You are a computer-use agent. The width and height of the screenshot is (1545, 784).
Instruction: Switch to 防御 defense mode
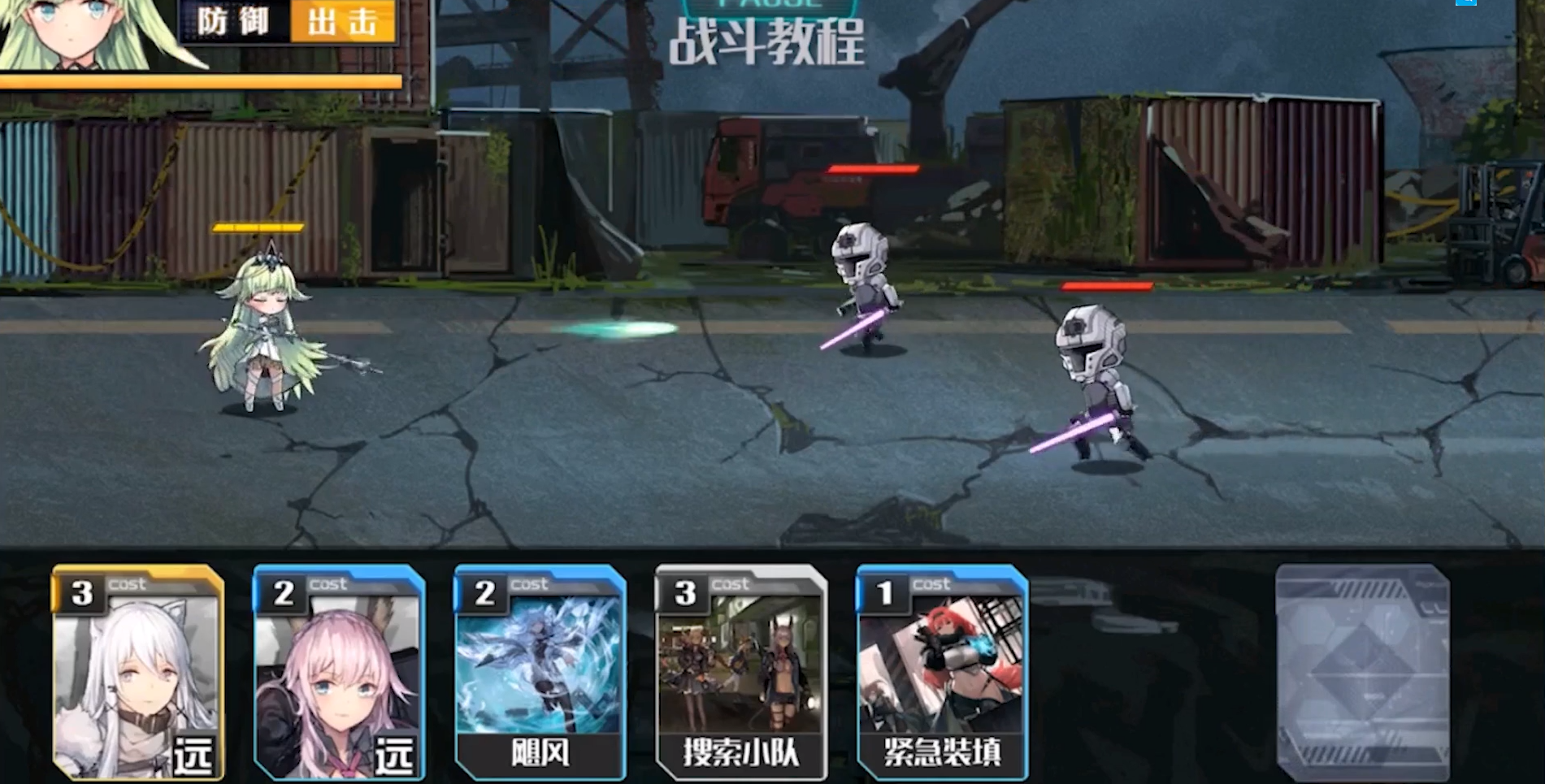coord(233,22)
